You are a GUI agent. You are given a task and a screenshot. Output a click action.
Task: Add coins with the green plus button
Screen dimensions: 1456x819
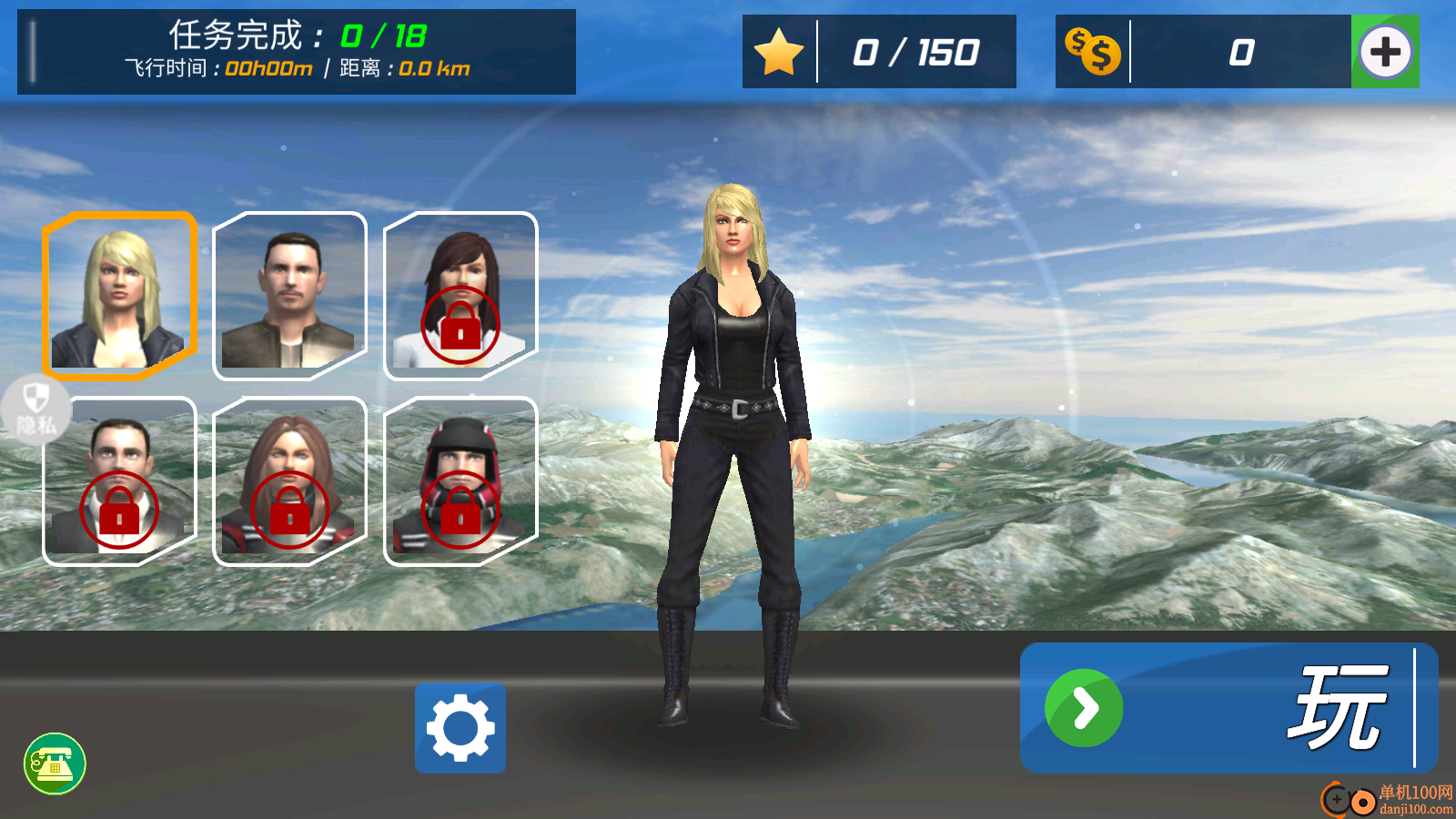pos(1385,52)
